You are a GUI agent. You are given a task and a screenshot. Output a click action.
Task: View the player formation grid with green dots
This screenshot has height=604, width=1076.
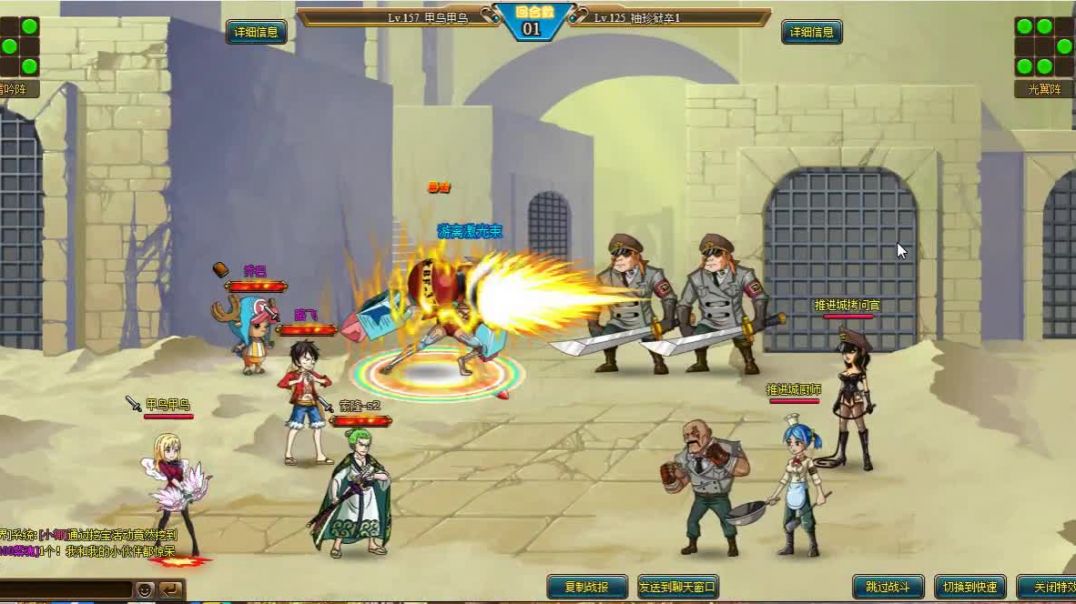(x=20, y=46)
